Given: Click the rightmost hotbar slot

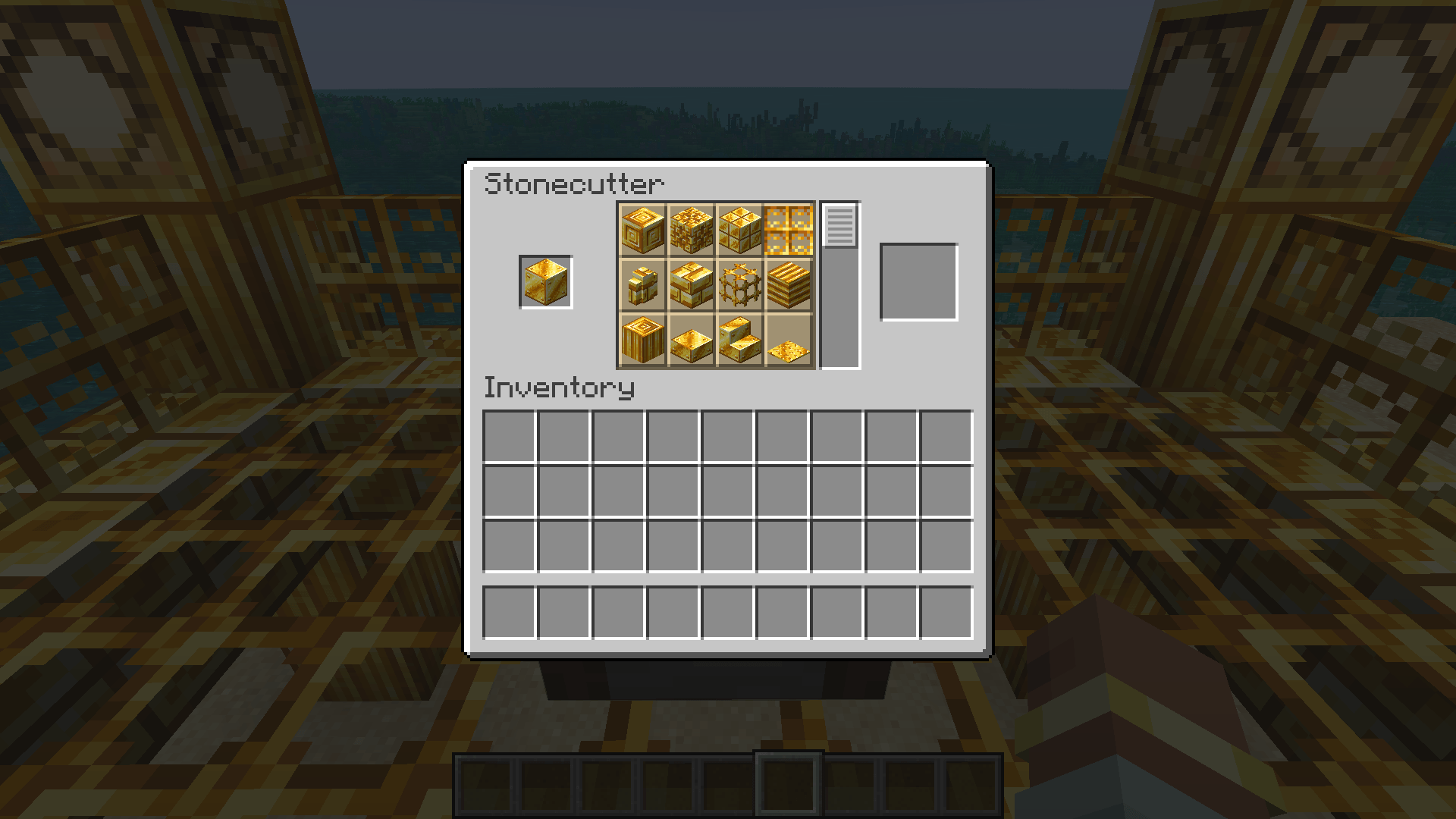Looking at the screenshot, I should [971, 785].
